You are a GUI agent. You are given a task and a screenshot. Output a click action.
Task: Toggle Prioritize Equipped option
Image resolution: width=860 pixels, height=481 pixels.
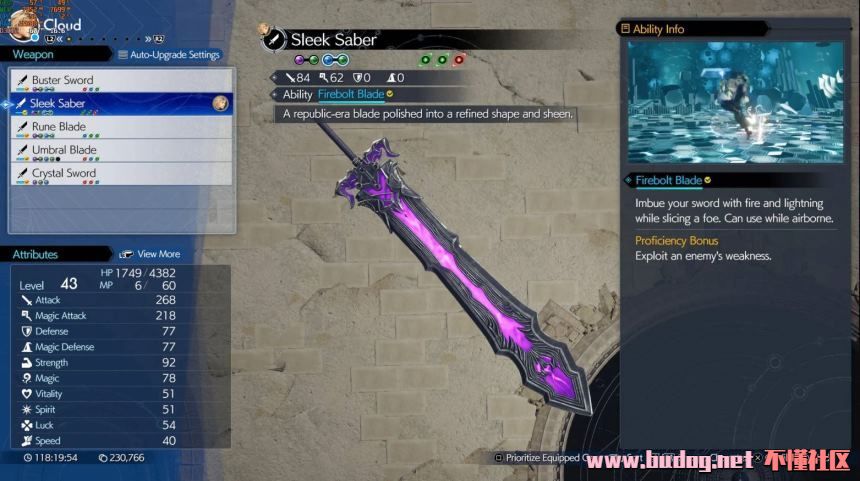[540, 458]
